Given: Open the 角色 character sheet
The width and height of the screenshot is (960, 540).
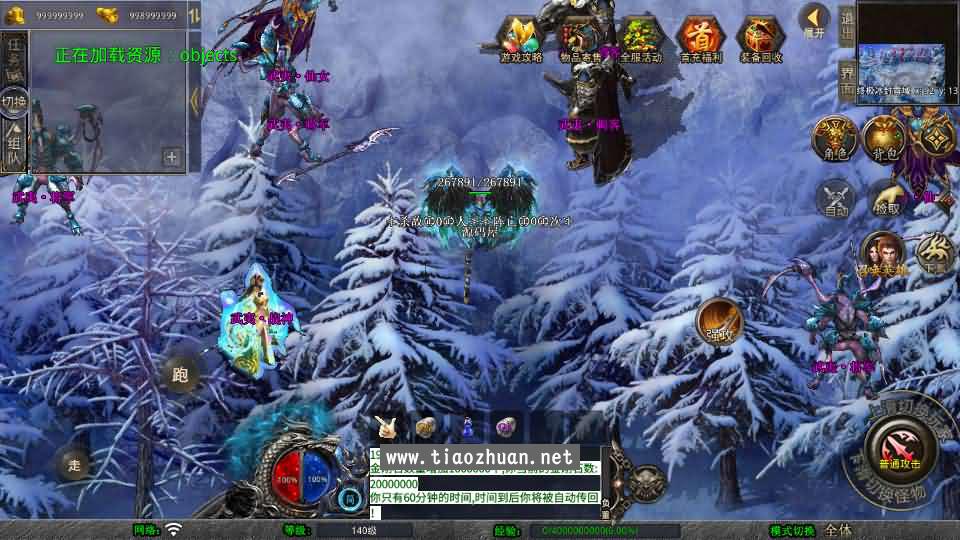Looking at the screenshot, I should coord(833,138).
